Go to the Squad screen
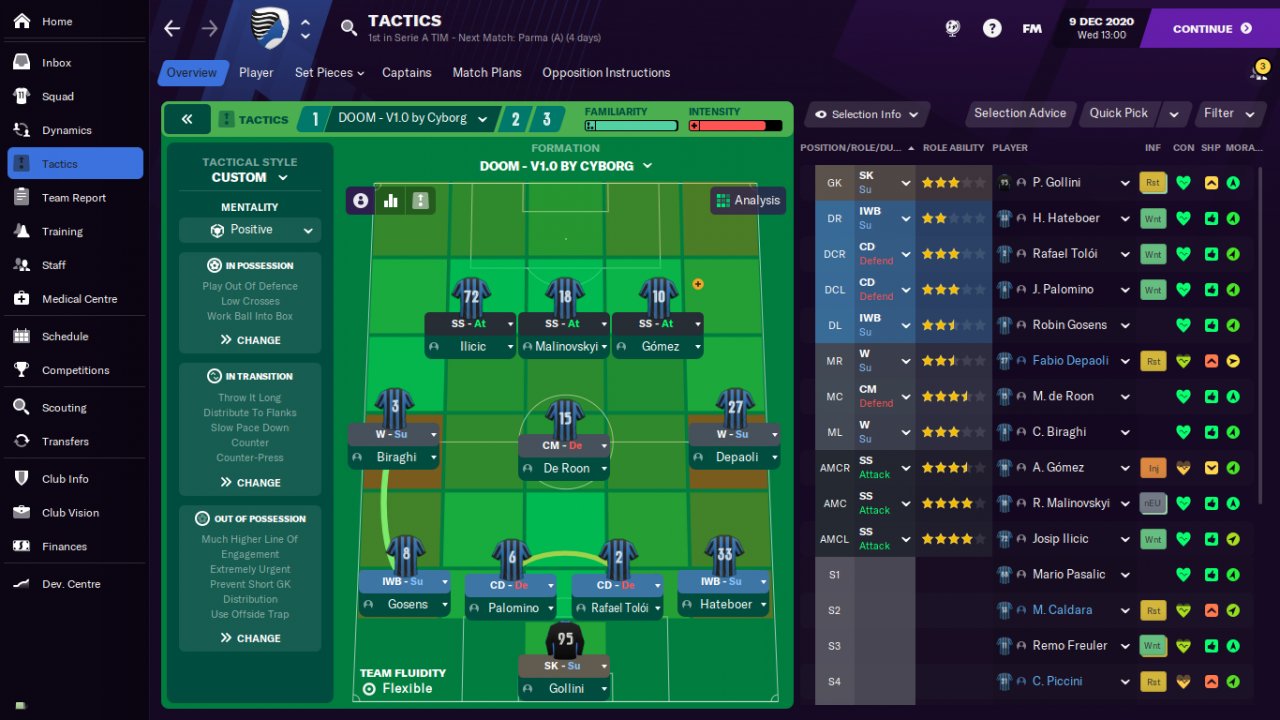Viewport: 1280px width, 720px height. [58, 96]
